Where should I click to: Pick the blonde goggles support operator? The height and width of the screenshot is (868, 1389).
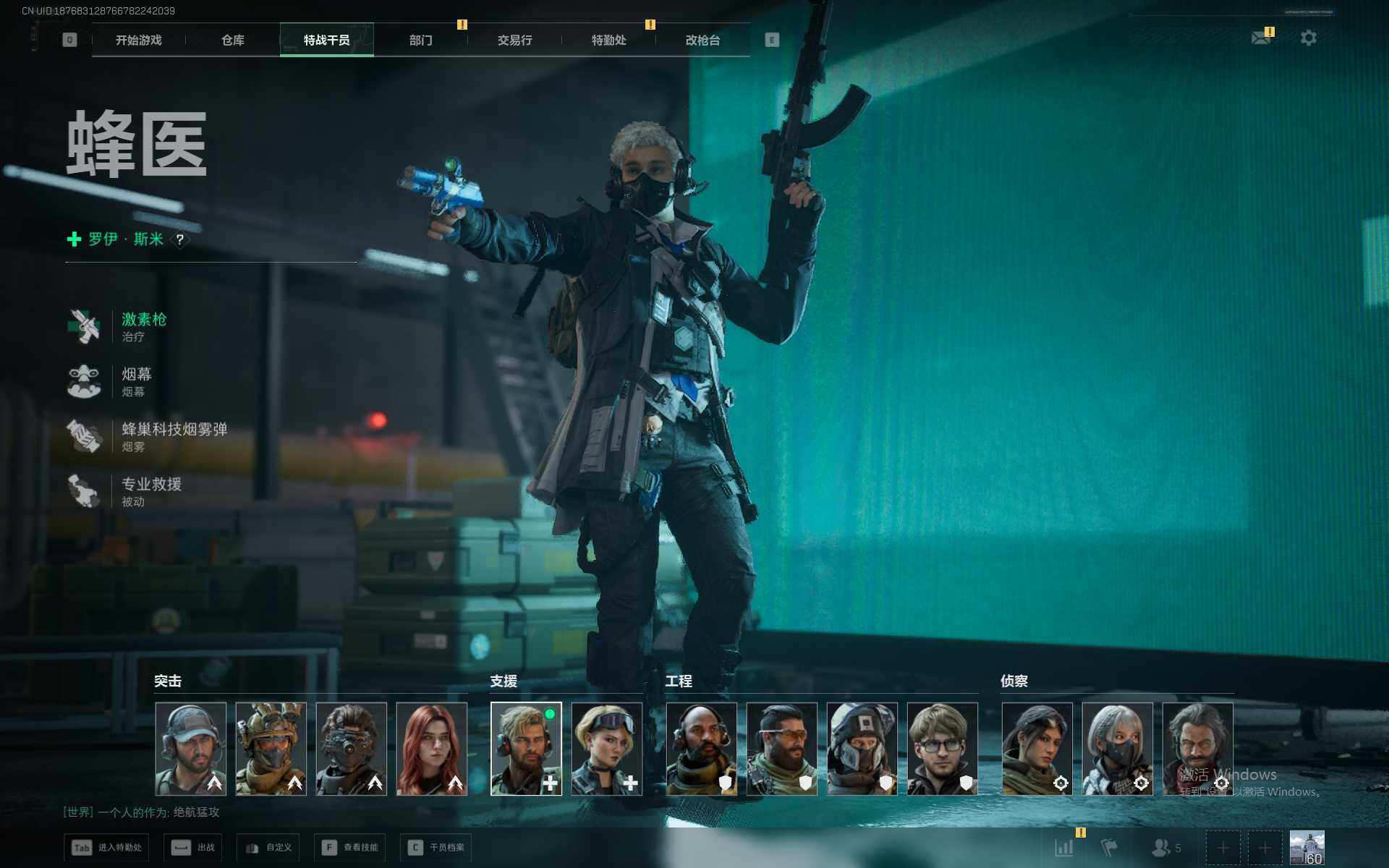click(606, 749)
